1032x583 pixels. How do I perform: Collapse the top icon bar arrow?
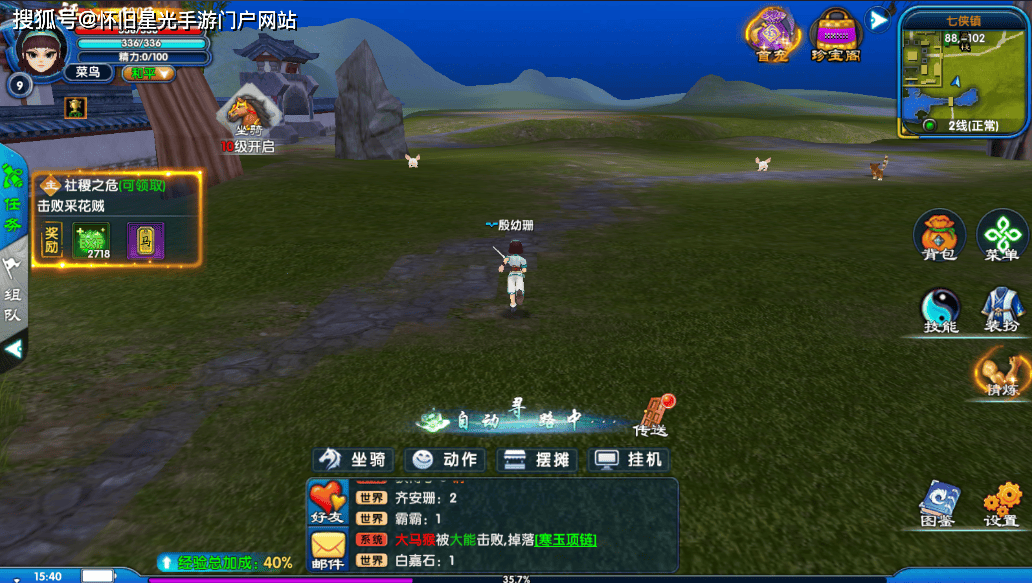point(878,19)
